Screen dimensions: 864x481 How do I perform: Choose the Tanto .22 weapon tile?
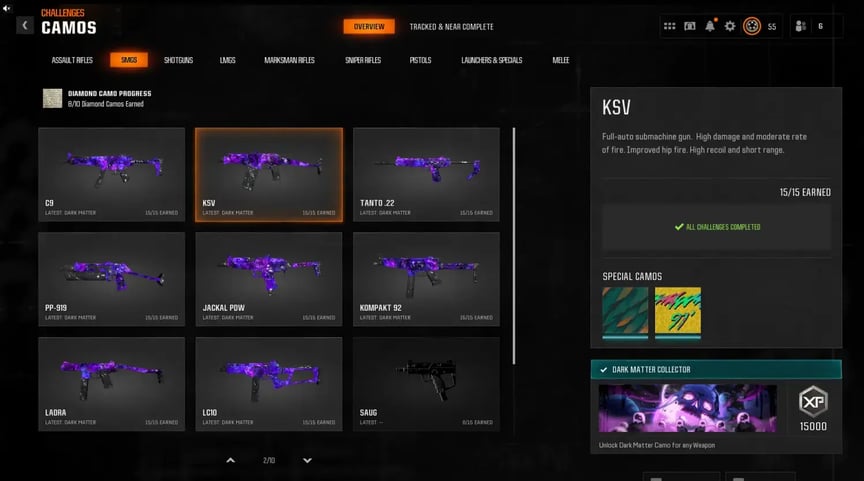[426, 174]
